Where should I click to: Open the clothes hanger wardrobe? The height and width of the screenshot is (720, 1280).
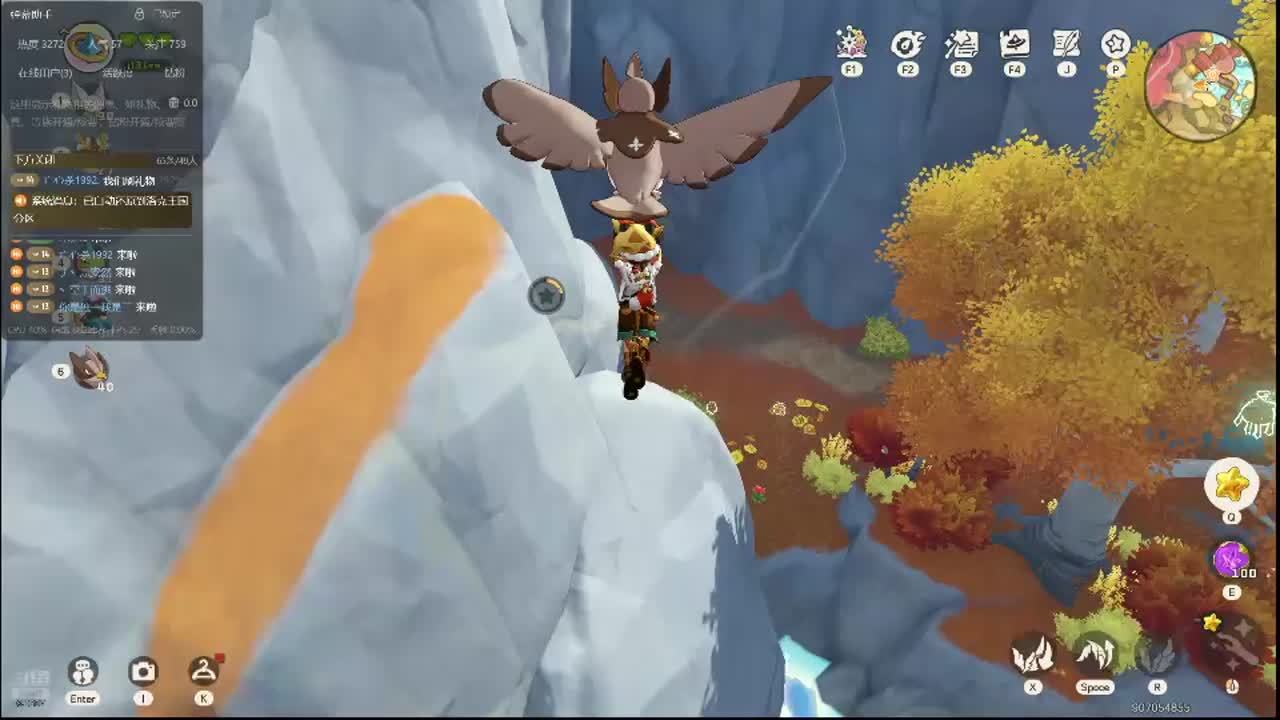click(203, 672)
